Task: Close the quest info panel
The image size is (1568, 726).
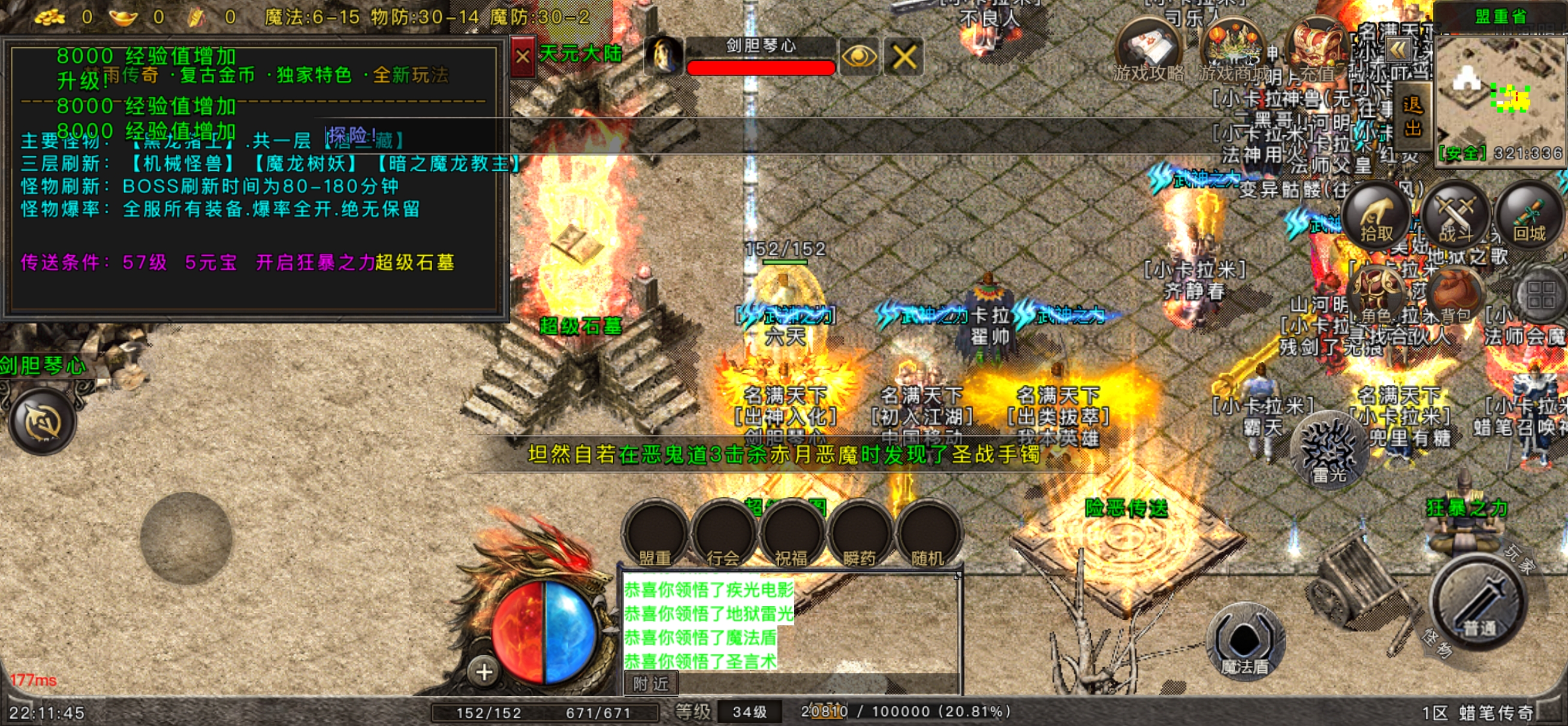Action: click(x=522, y=57)
